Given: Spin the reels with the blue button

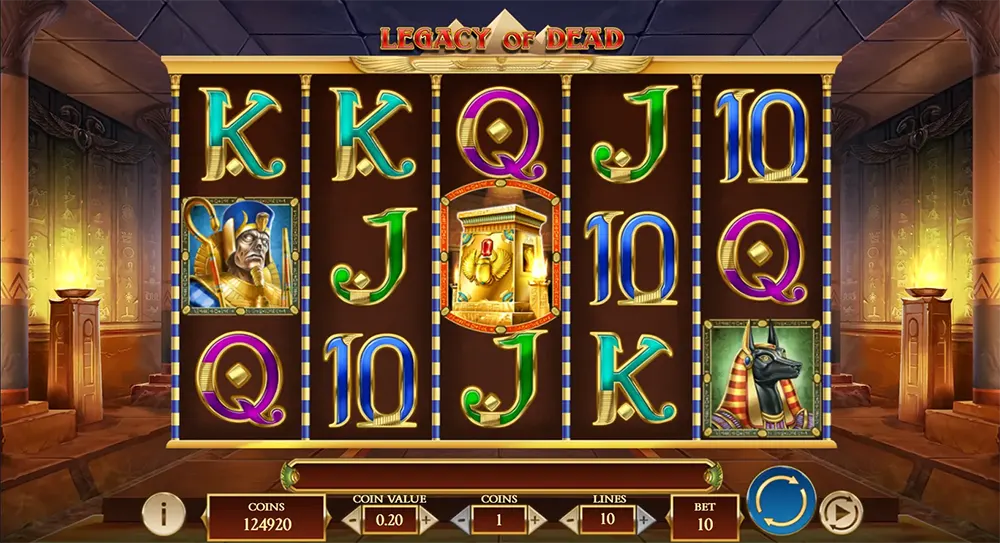Looking at the screenshot, I should coord(781,499).
